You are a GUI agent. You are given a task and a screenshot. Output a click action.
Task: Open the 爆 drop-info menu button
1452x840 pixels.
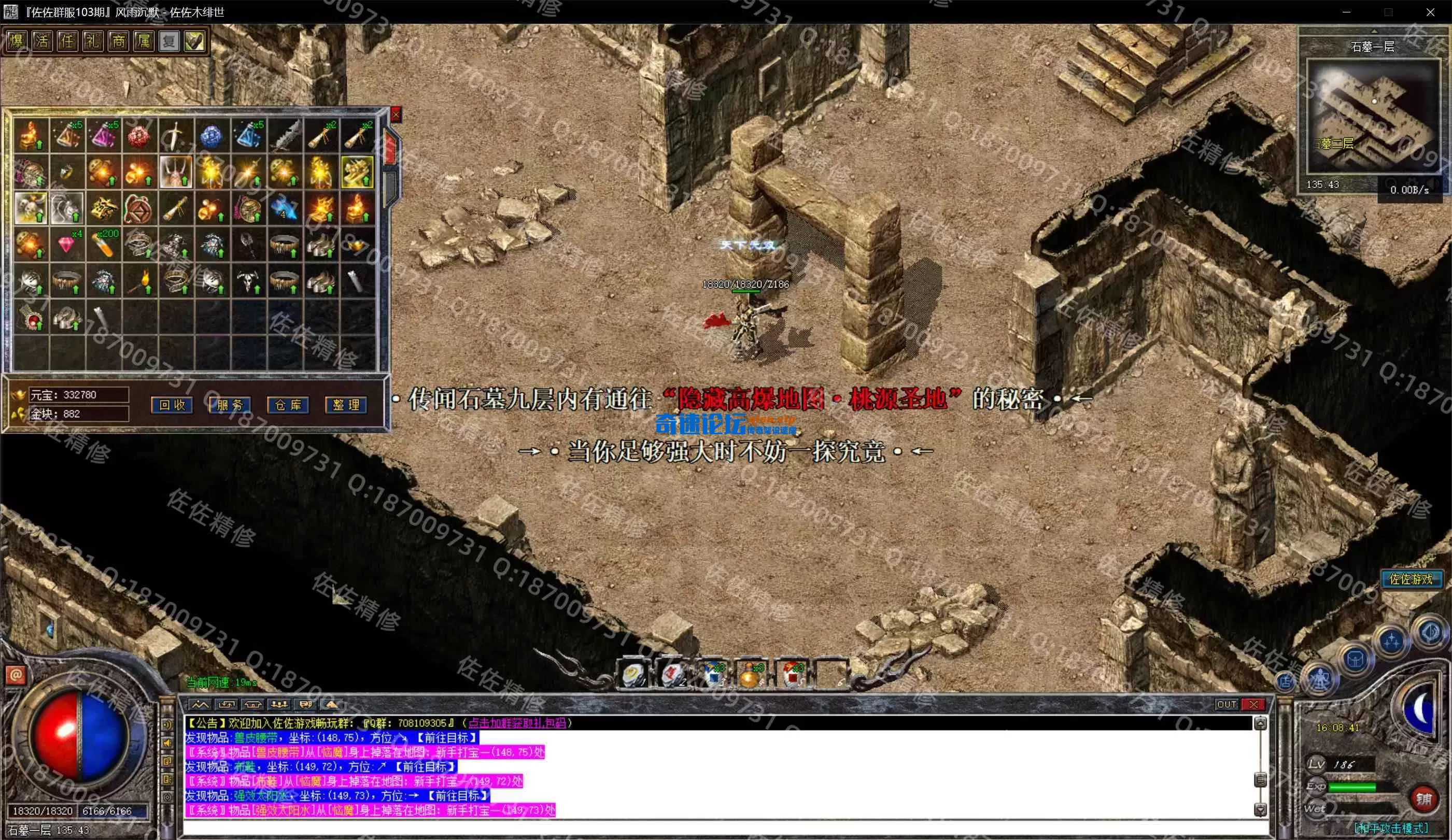17,41
